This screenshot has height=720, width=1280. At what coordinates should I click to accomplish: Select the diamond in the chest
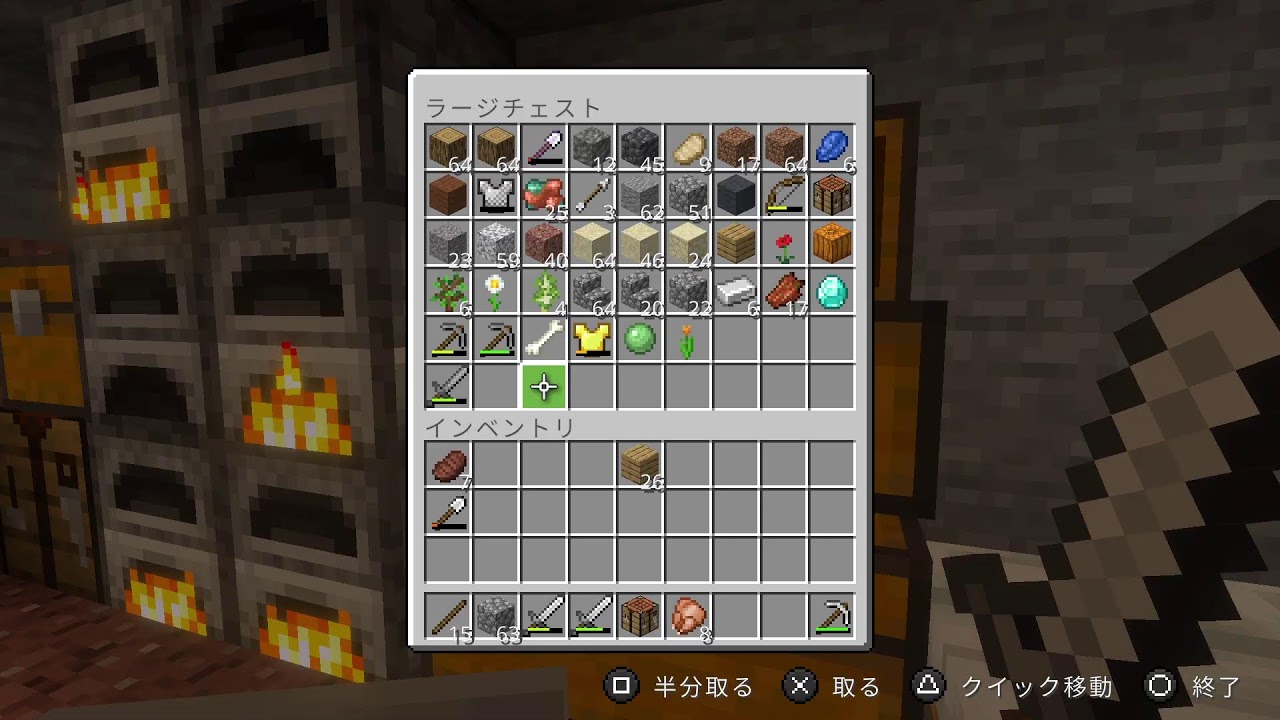coord(832,292)
